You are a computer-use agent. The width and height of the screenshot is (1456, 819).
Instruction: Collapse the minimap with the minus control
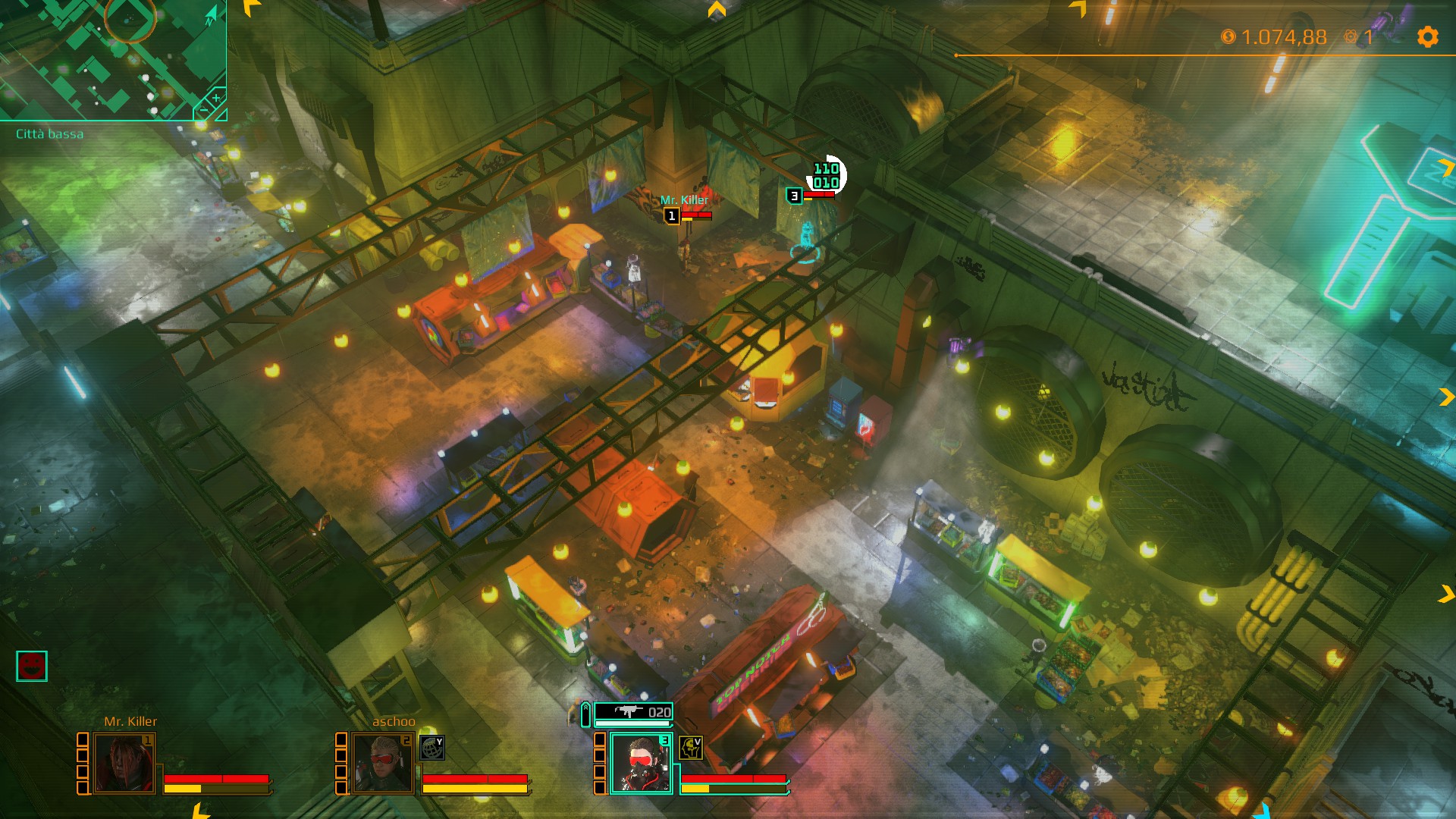[203, 109]
